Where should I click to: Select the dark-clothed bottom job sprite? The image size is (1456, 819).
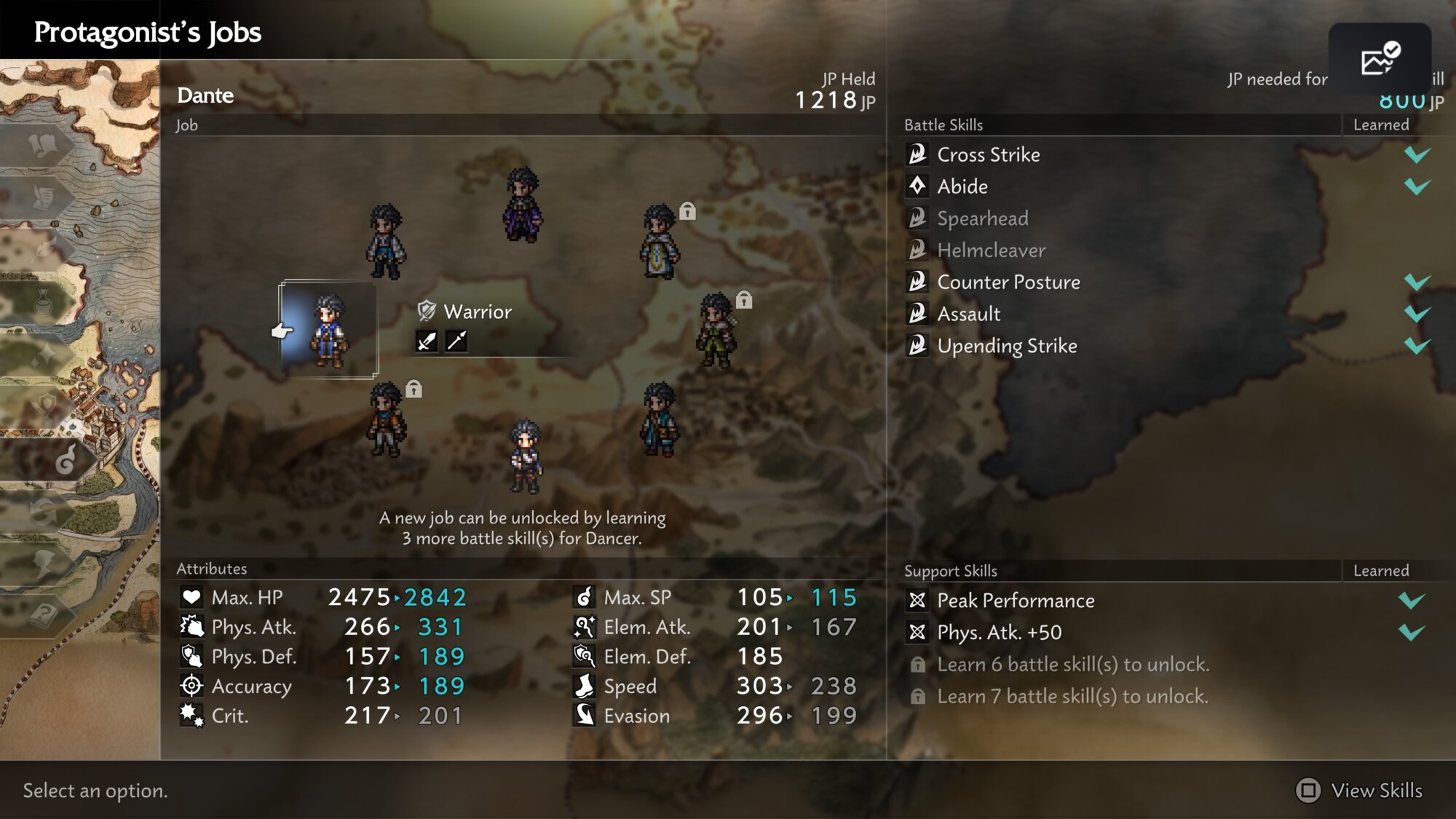pos(525,456)
